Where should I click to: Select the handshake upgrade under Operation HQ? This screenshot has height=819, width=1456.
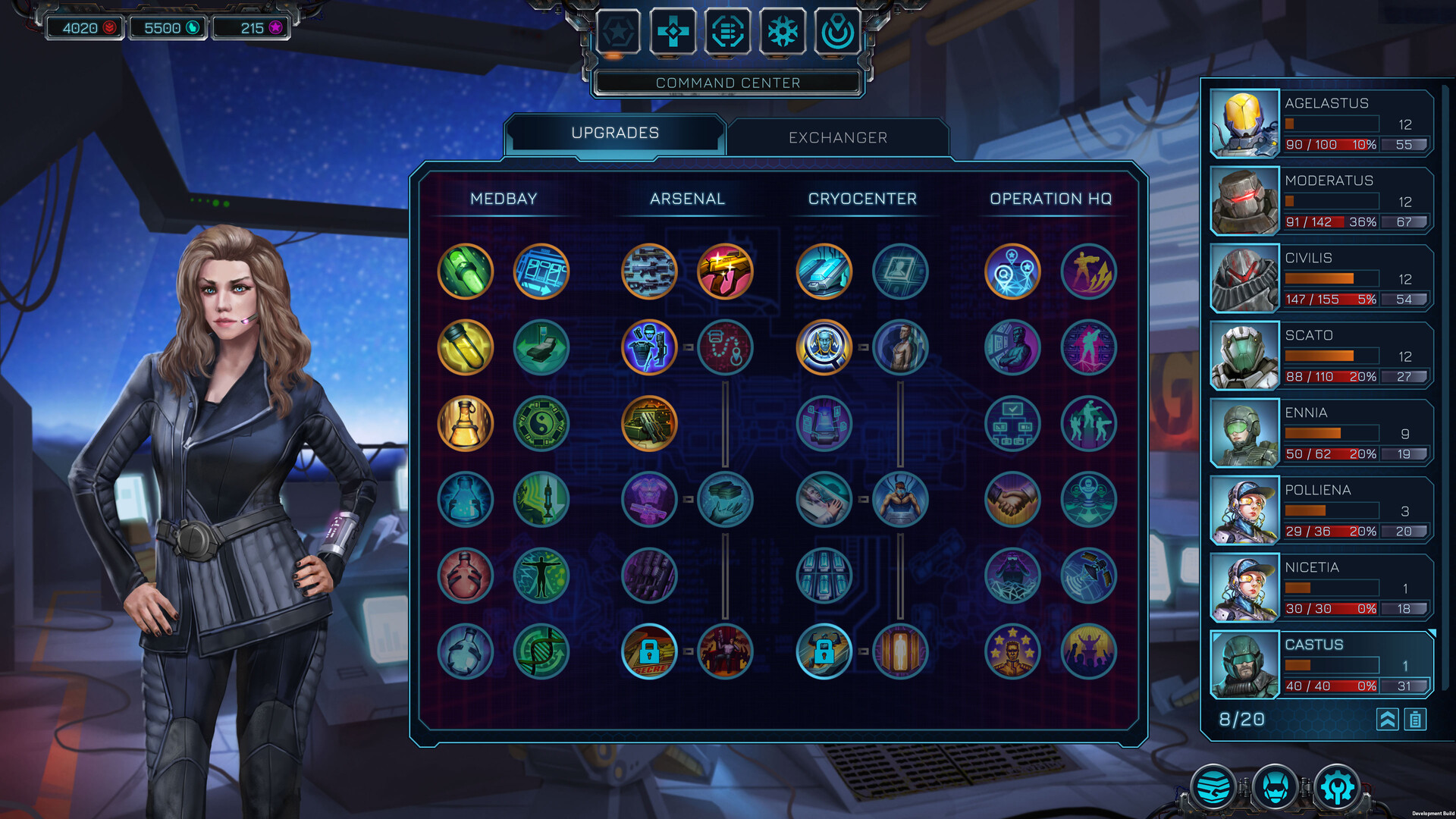(1013, 500)
